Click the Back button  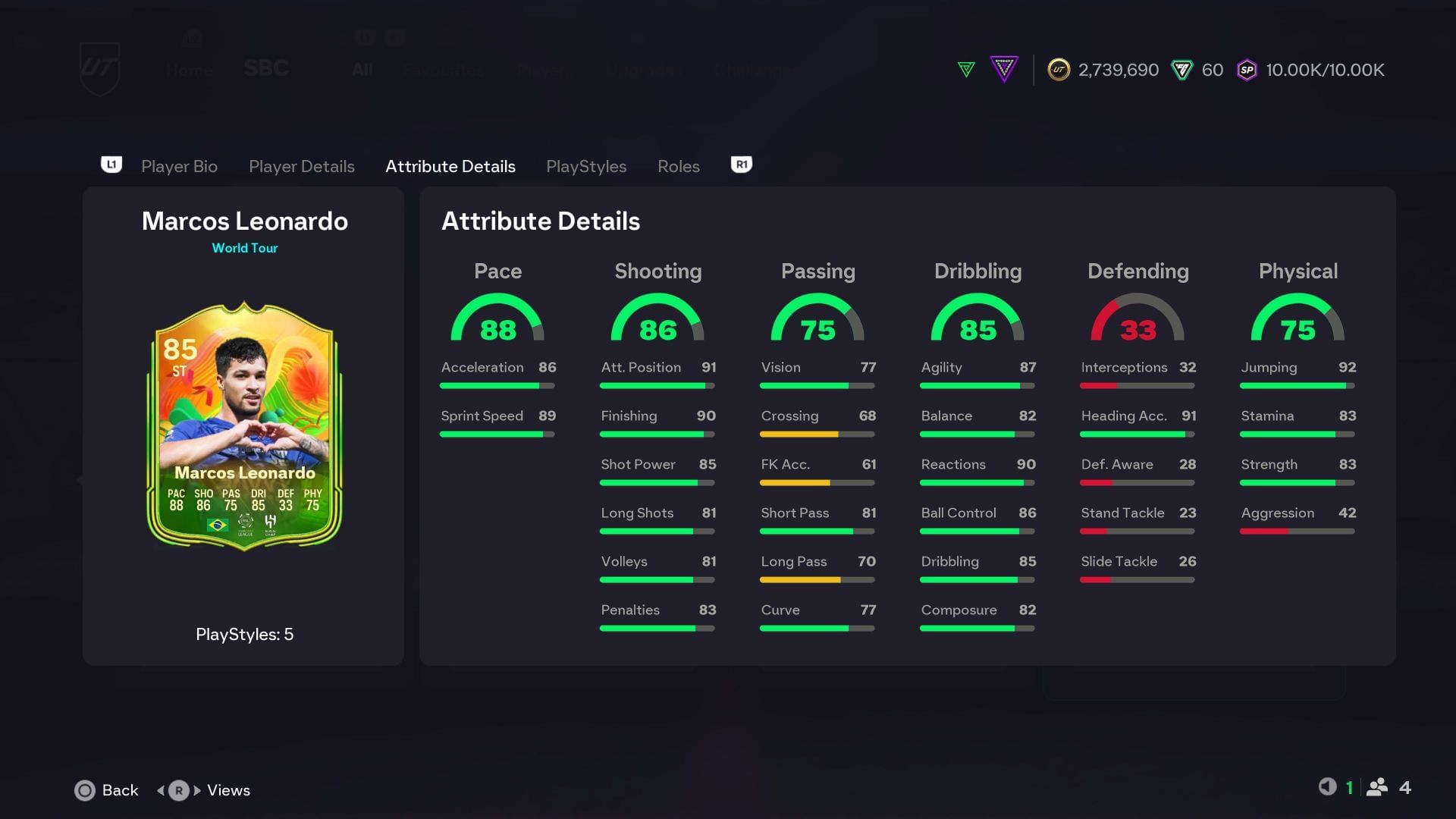point(106,790)
